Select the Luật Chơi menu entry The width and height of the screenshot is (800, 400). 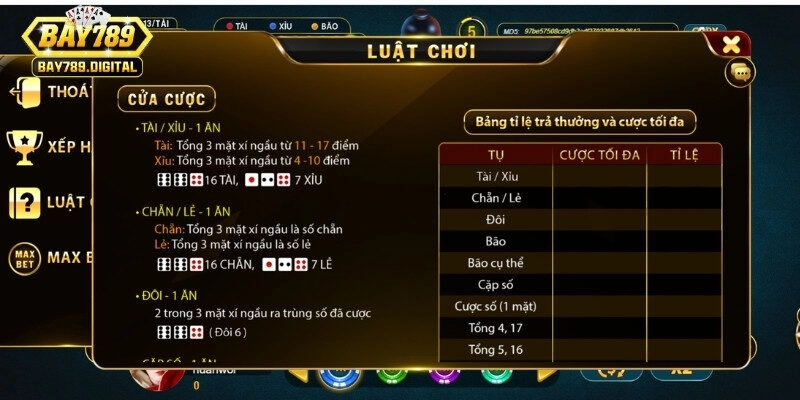[x=50, y=202]
